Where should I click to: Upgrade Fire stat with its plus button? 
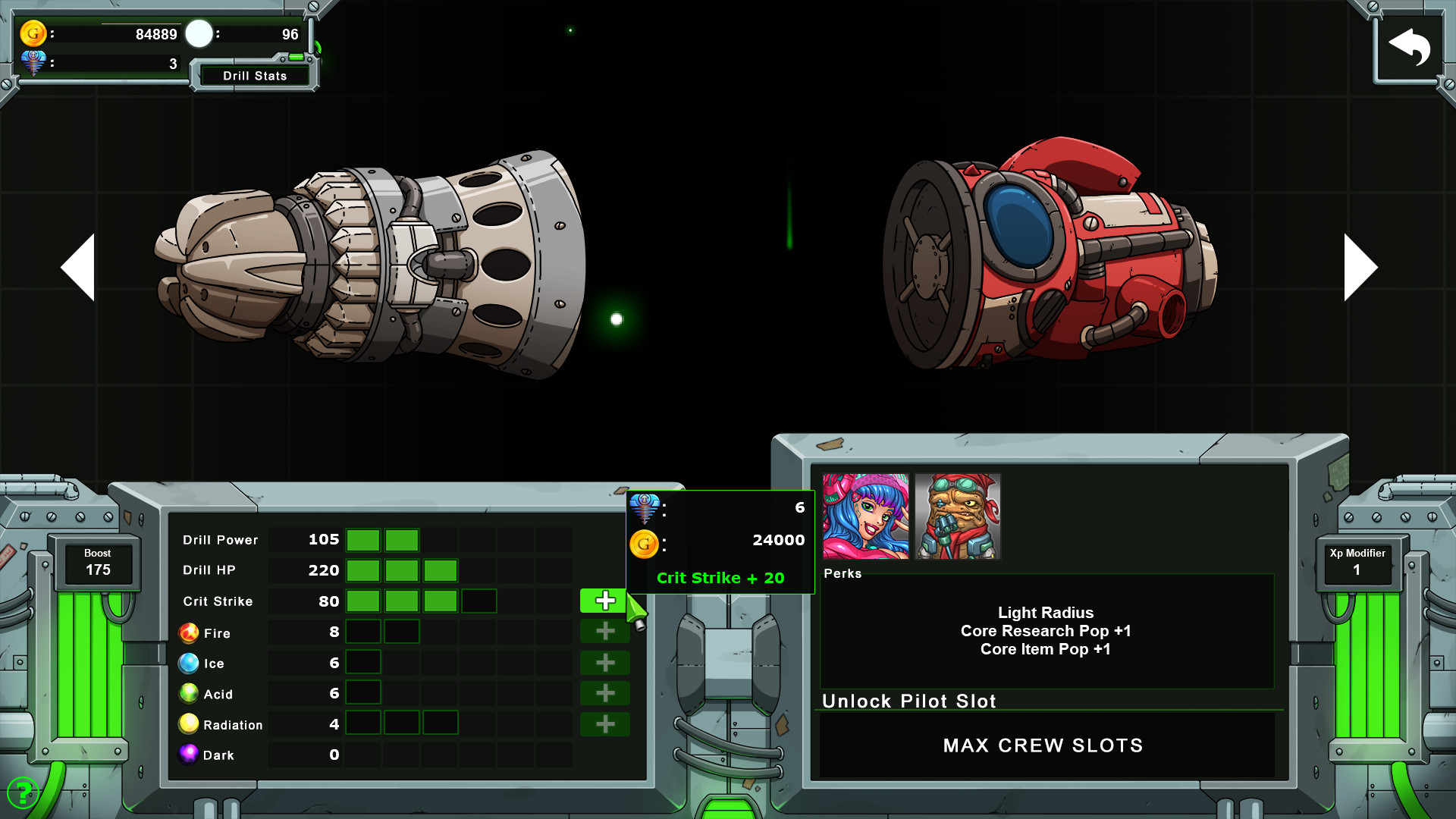(x=604, y=632)
